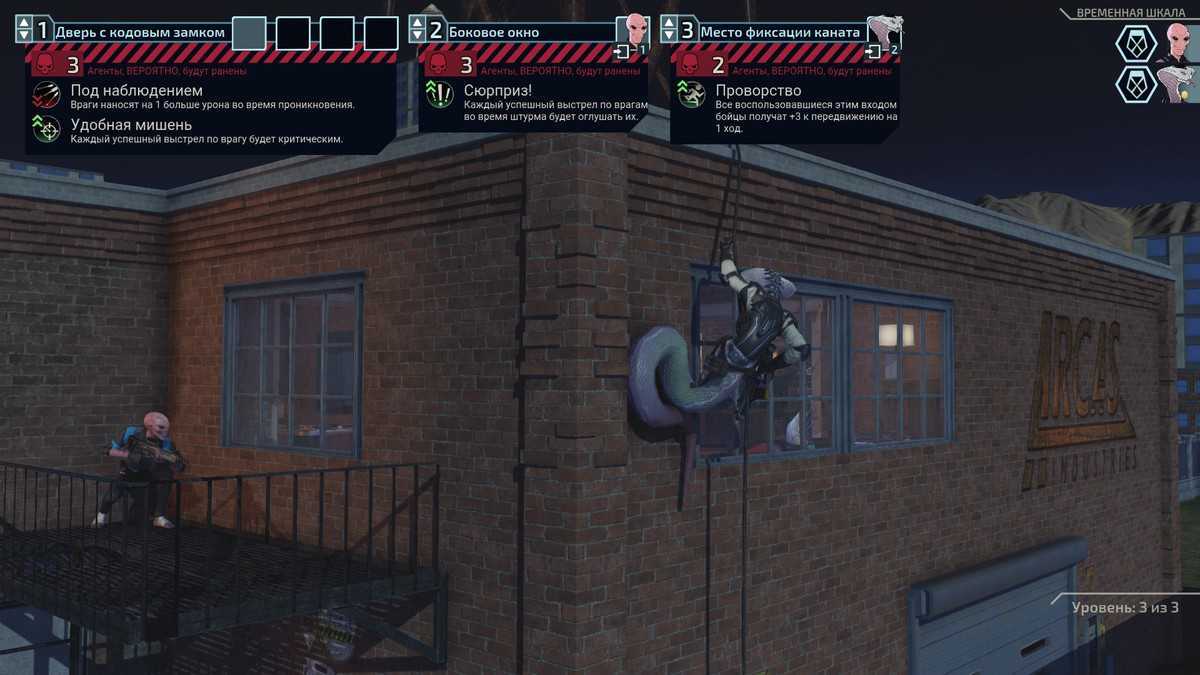This screenshot has height=675, width=1200.
Task: Click the order arrows beside "Место фиксации каната"
Action: click(x=669, y=30)
